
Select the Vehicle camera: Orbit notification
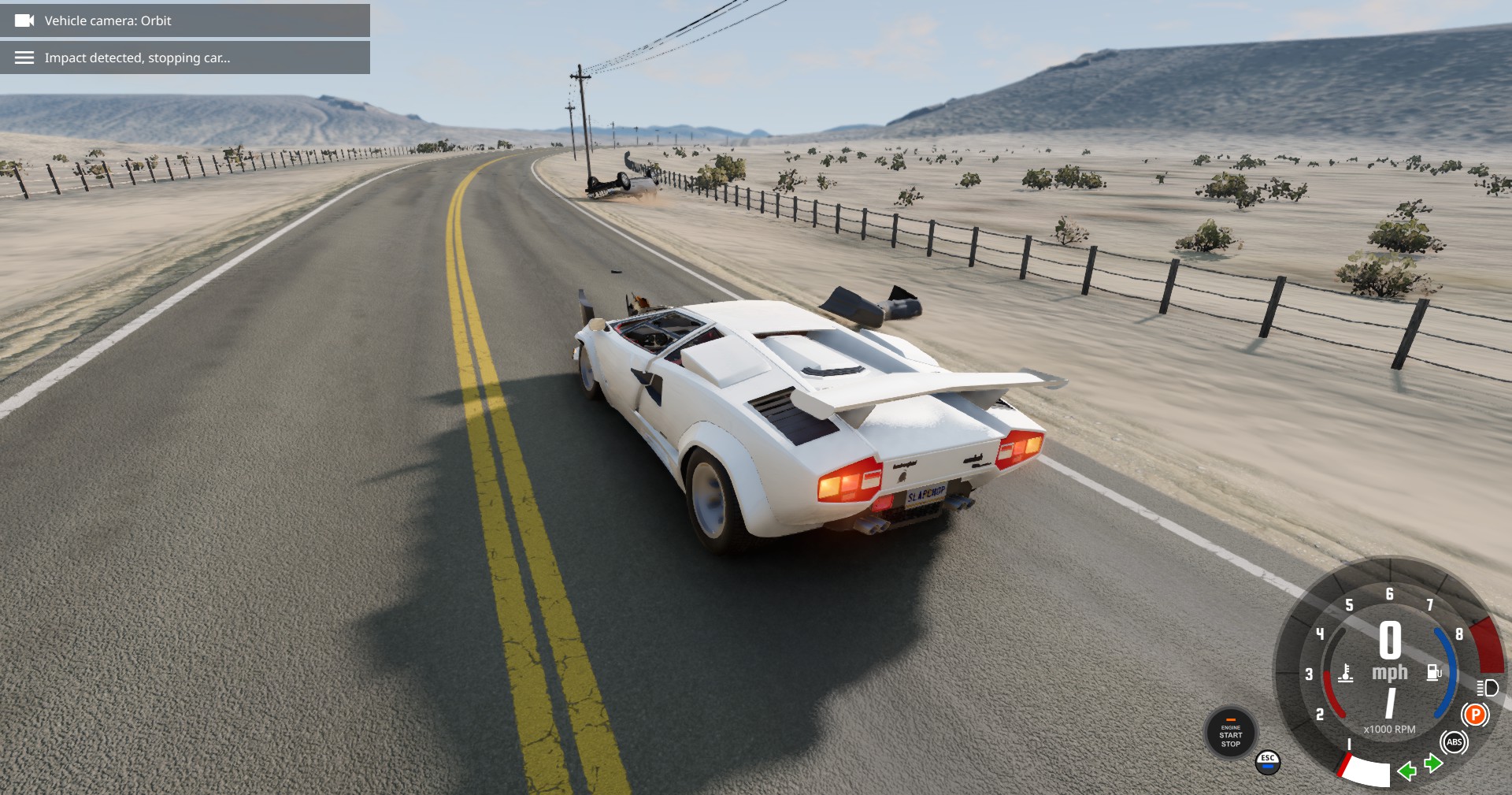click(x=185, y=20)
